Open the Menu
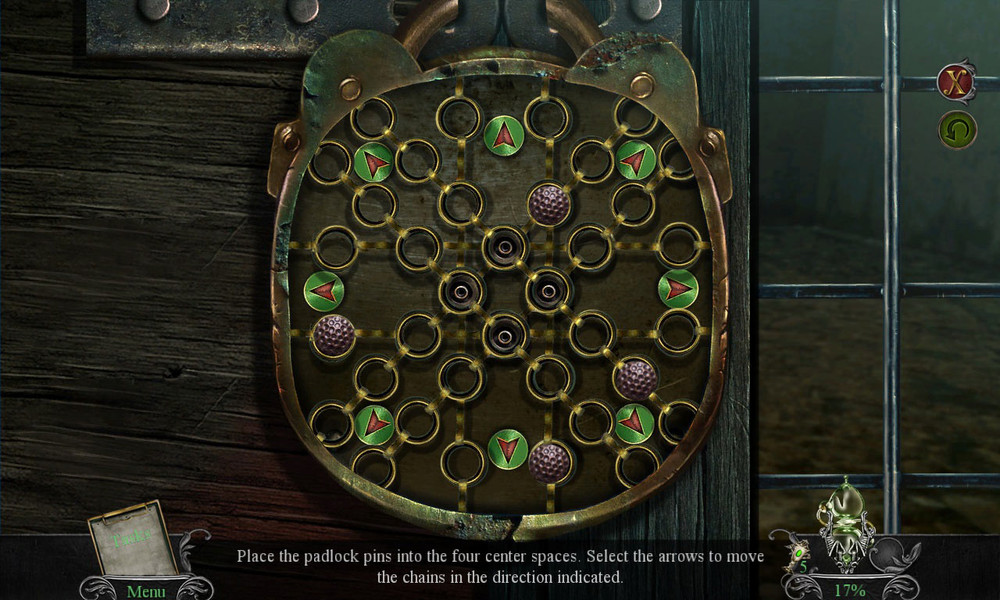The height and width of the screenshot is (600, 1000). 146,590
